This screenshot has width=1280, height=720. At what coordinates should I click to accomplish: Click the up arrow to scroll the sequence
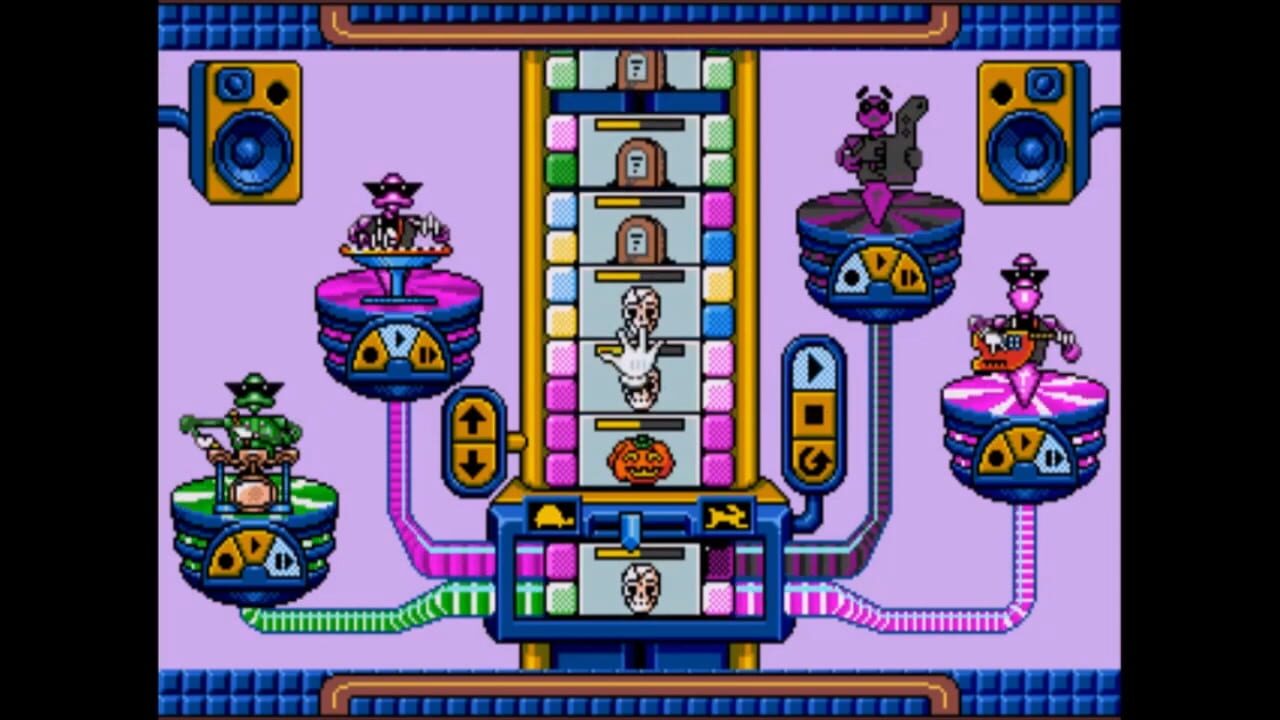[473, 418]
